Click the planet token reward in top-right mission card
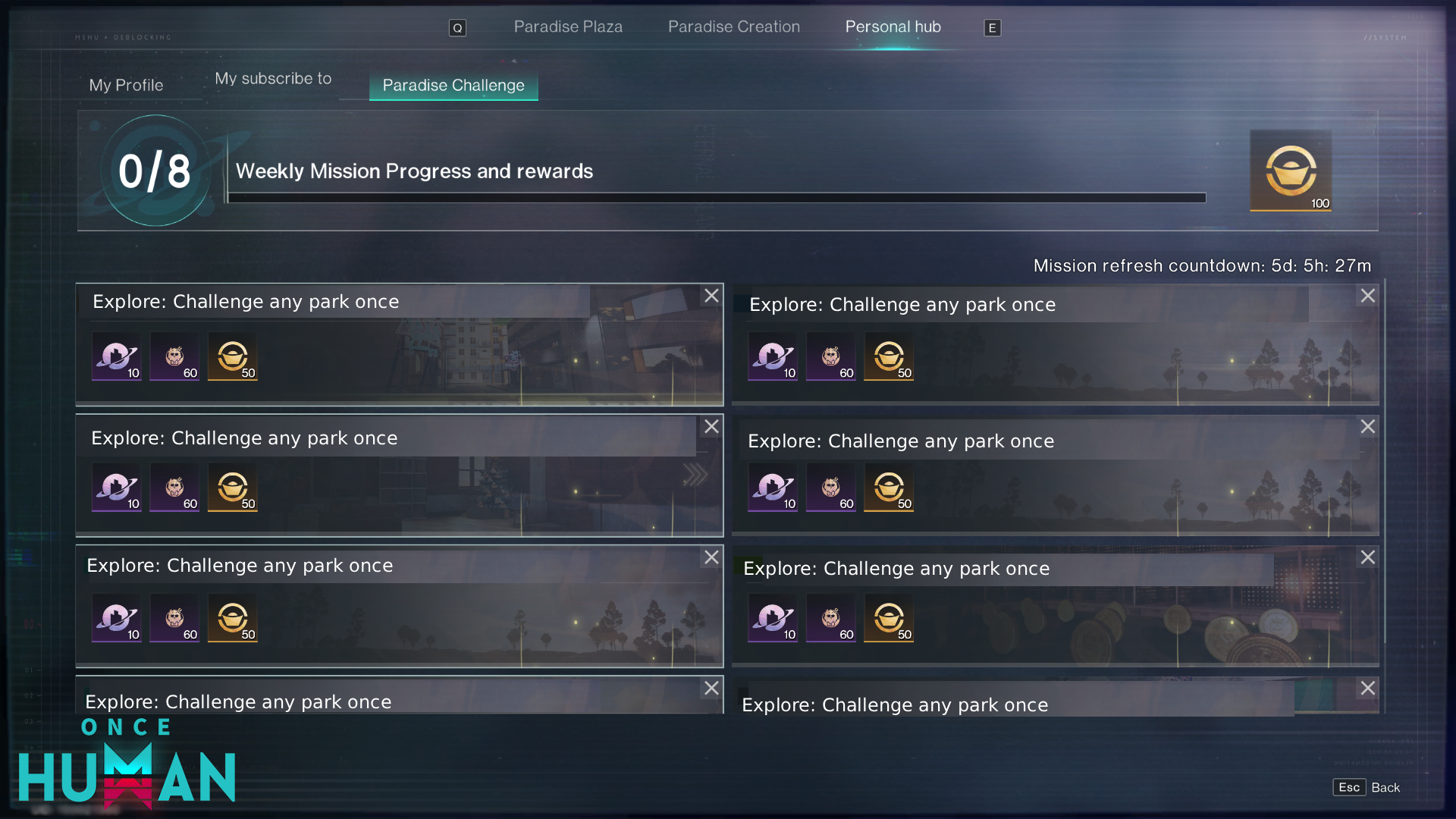This screenshot has height=819, width=1456. 772,356
